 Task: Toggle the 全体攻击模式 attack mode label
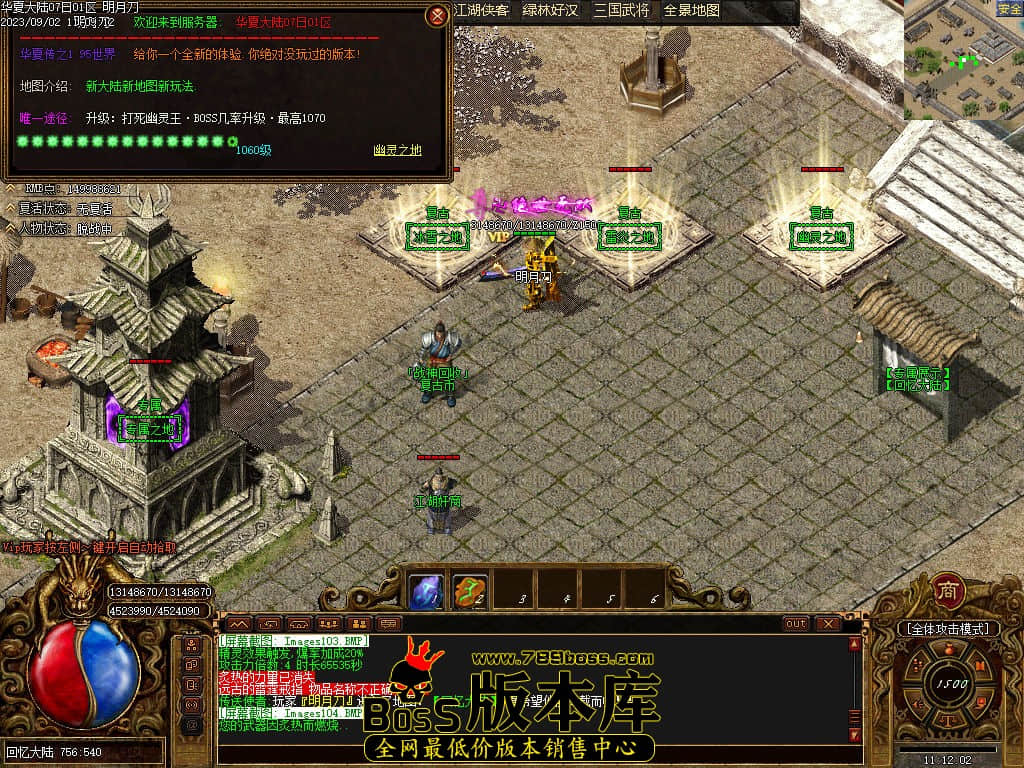point(948,629)
